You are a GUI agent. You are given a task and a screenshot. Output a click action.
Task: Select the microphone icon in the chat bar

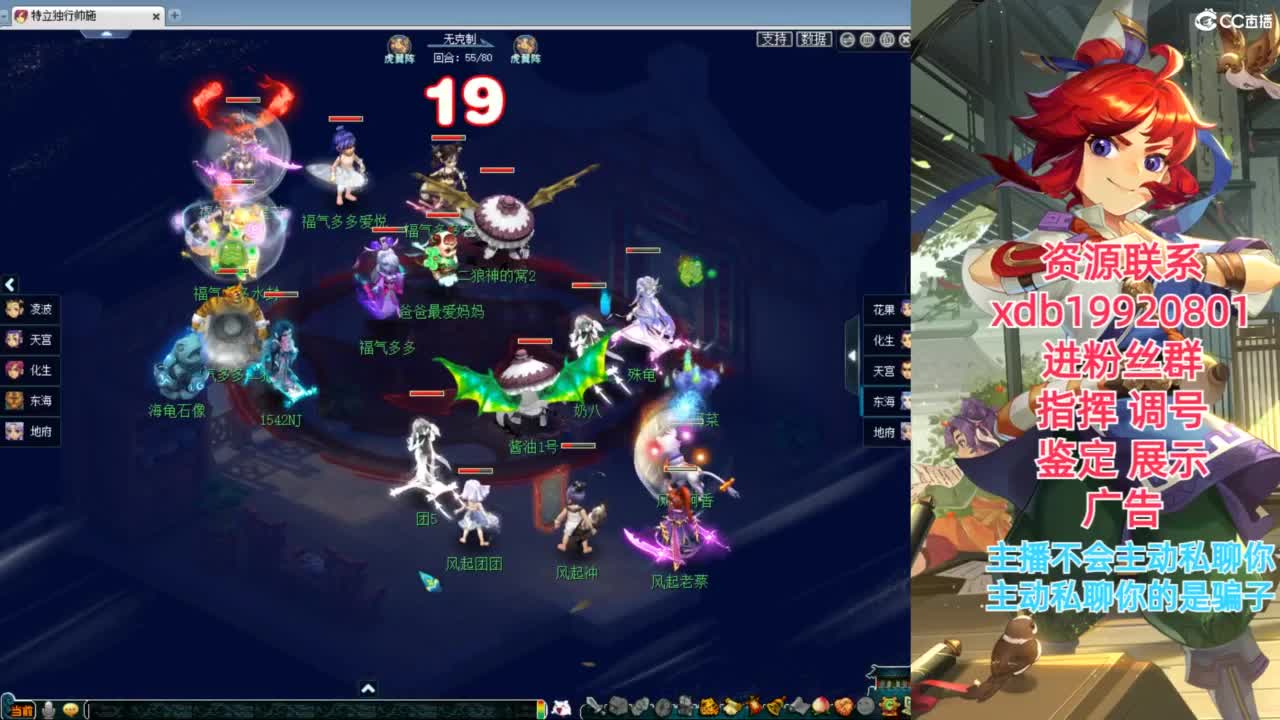click(47, 710)
